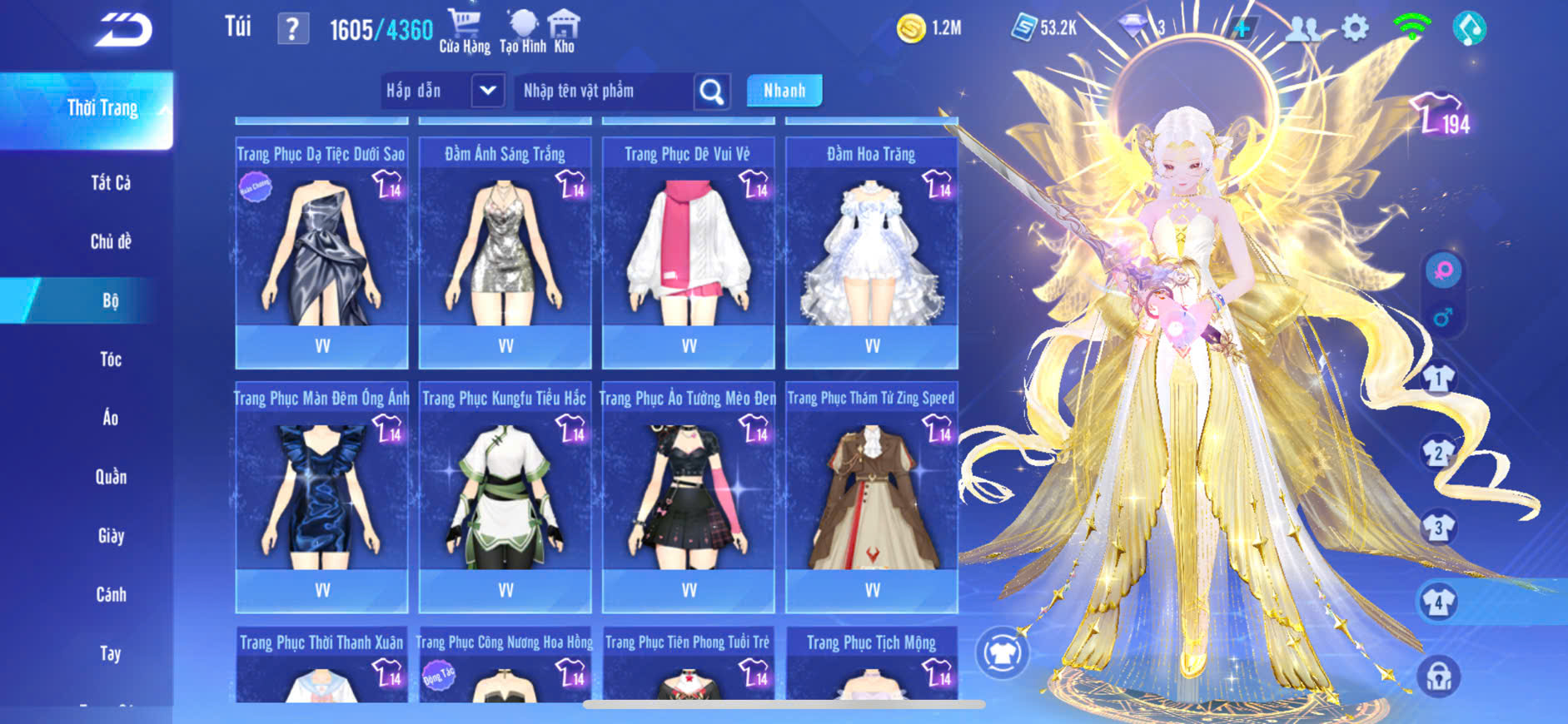Open the gear settings icon

pyautogui.click(x=1355, y=29)
